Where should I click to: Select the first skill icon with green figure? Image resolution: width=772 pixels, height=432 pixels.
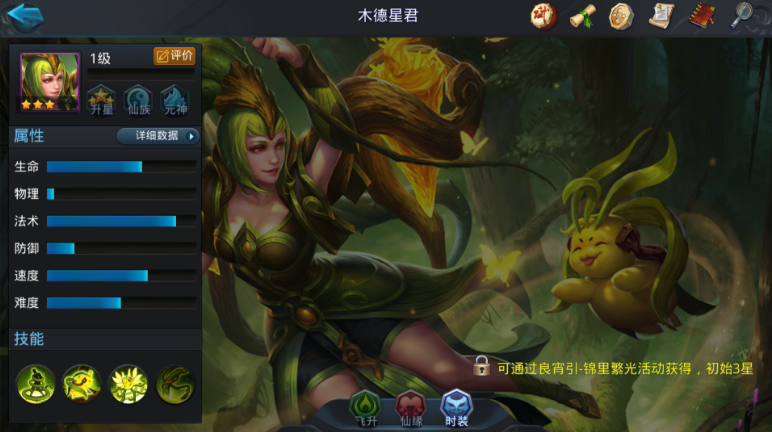[x=36, y=384]
